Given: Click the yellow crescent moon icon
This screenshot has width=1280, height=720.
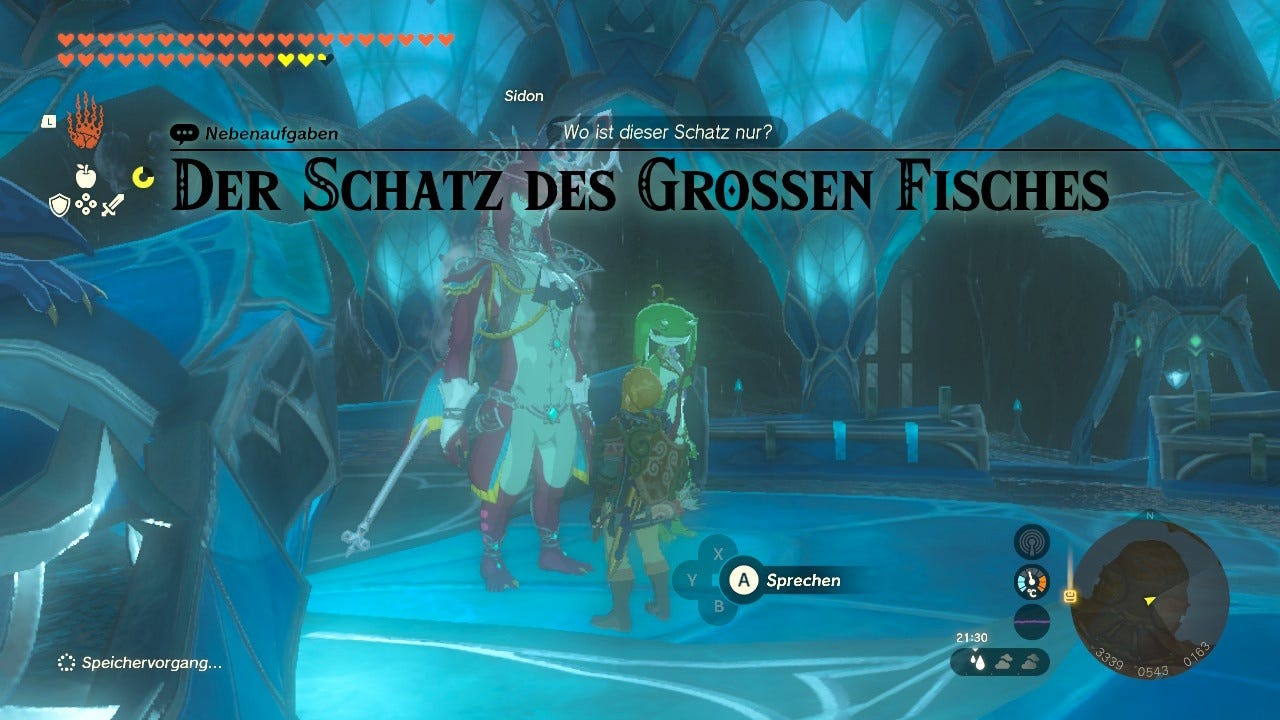Looking at the screenshot, I should [x=143, y=176].
